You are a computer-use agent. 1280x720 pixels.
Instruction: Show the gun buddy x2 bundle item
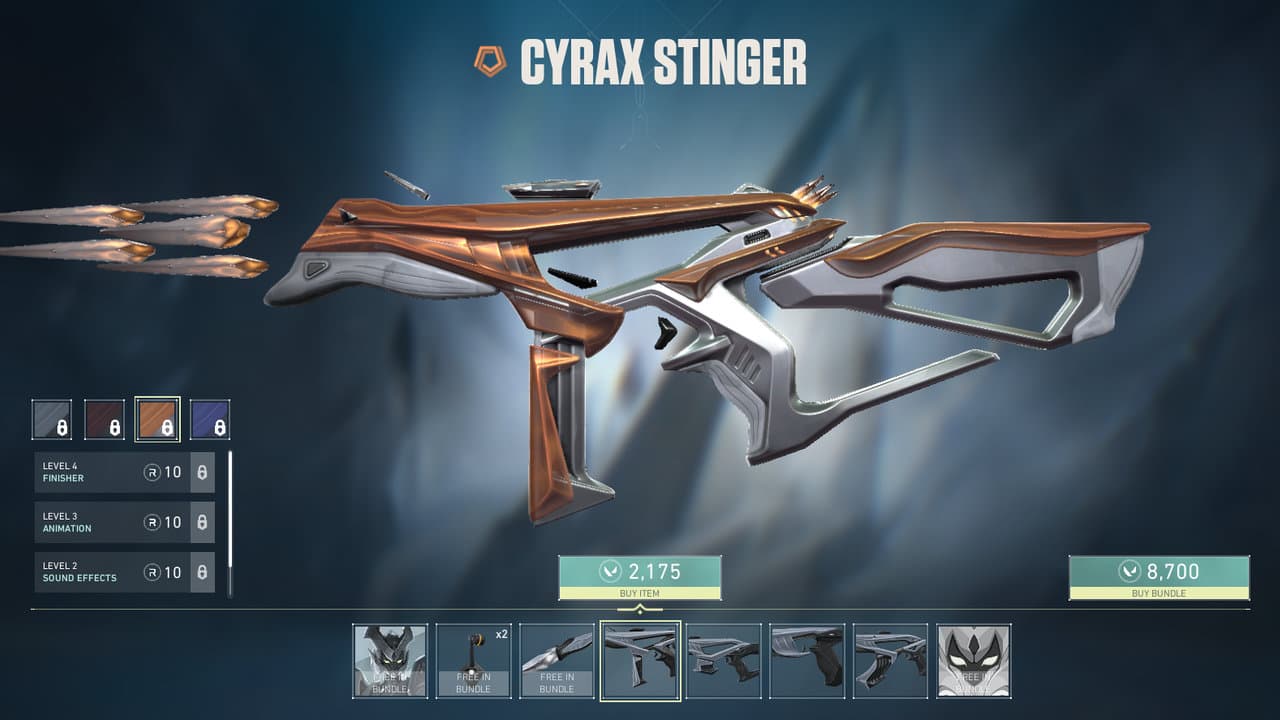click(473, 661)
